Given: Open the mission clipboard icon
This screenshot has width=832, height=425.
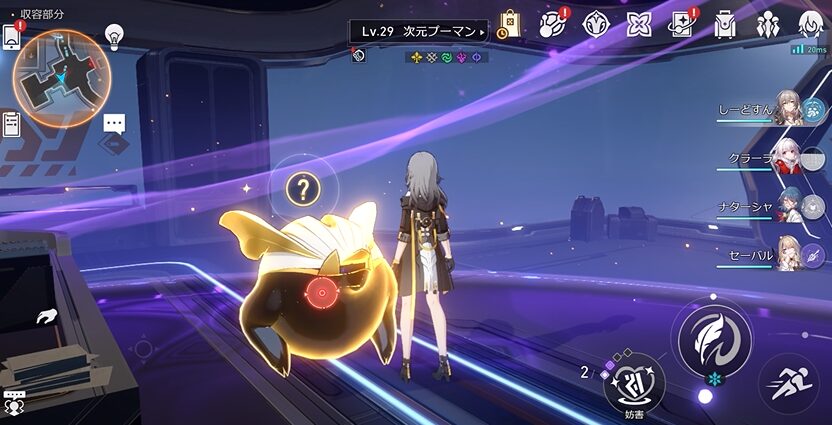Looking at the screenshot, I should (x=12, y=123).
